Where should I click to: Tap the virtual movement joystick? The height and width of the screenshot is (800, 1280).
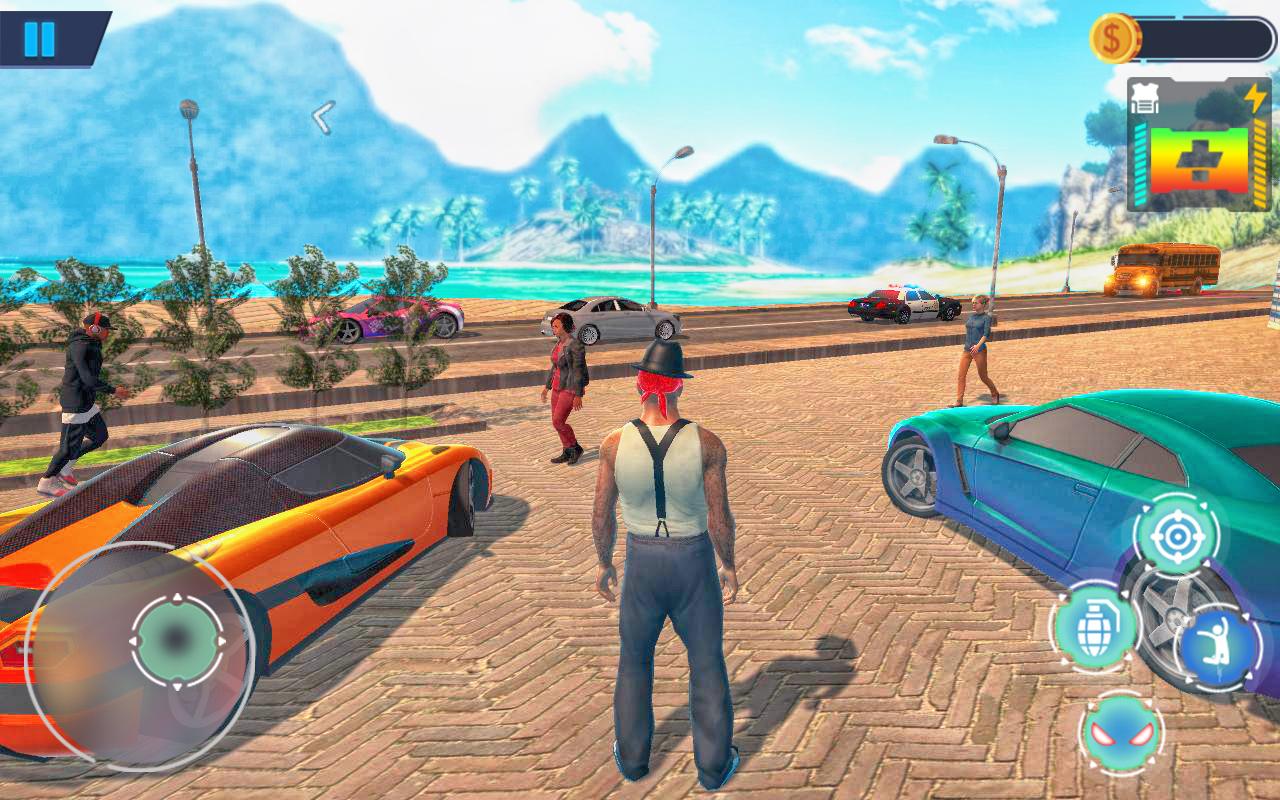point(177,641)
